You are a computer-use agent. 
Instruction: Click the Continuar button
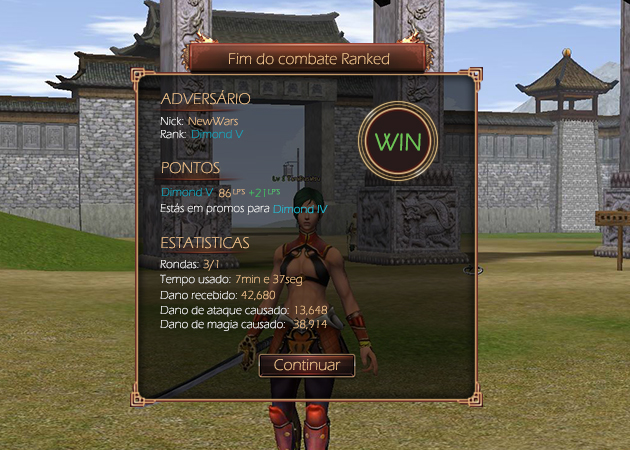click(x=307, y=365)
